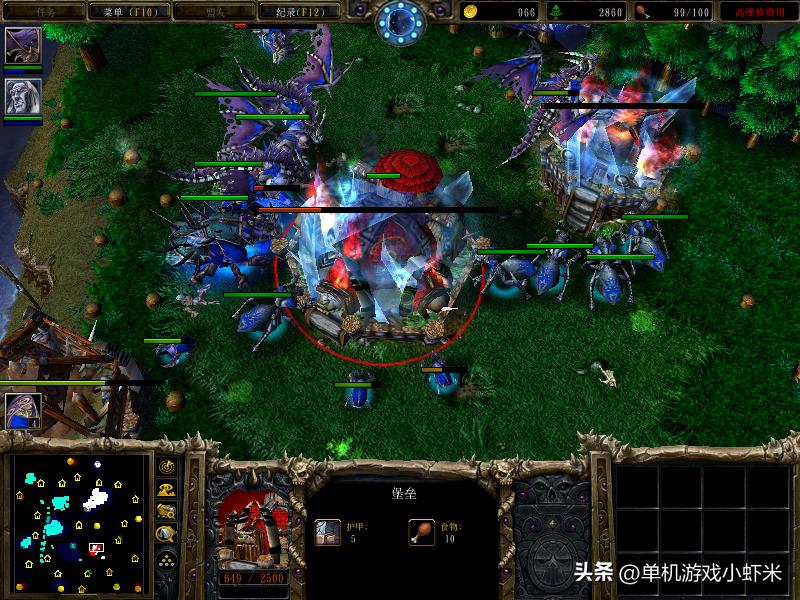The width and height of the screenshot is (800, 600).
Task: Toggle creep camp display on minimap
Action: tap(166, 534)
